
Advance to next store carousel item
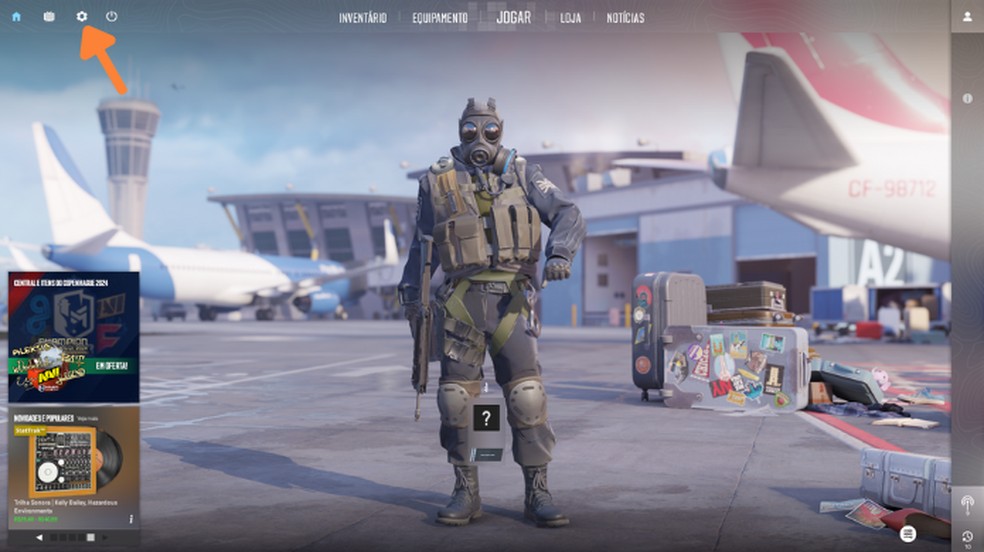105,538
